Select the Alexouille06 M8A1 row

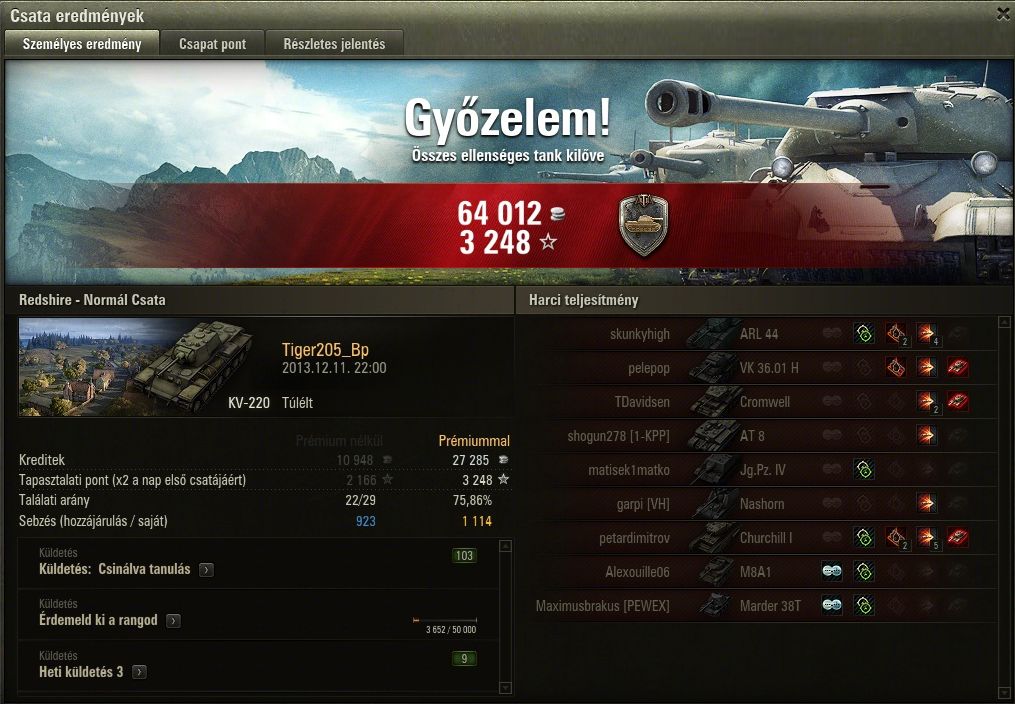[x=760, y=572]
